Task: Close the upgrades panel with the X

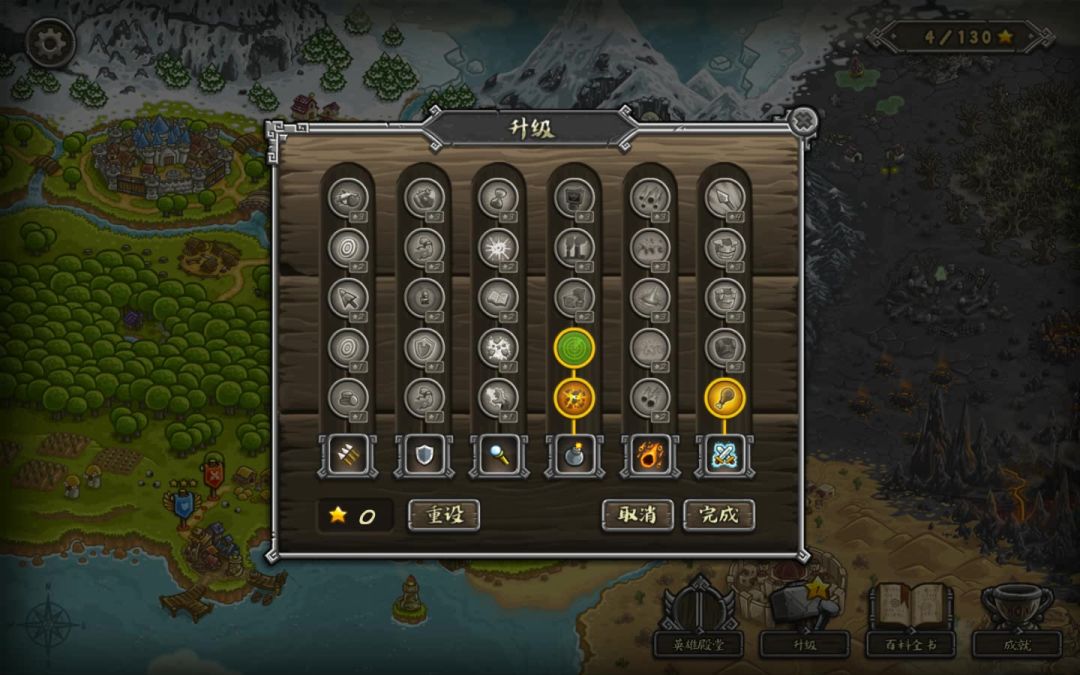Action: (x=802, y=122)
